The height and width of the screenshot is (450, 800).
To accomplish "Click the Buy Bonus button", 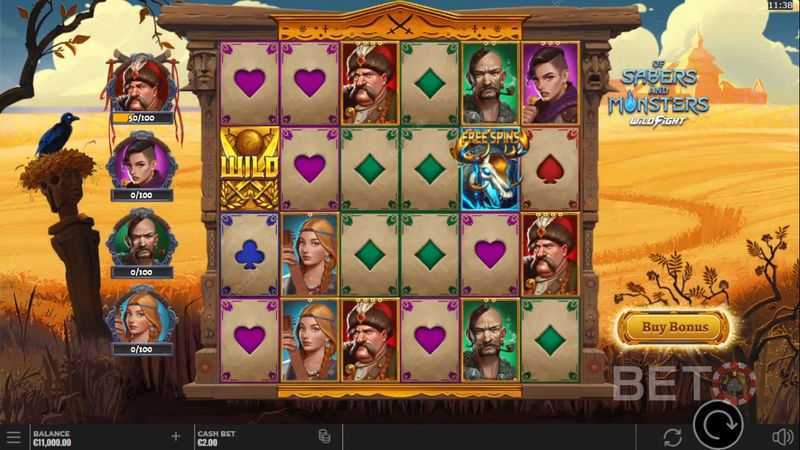I will pos(674,327).
